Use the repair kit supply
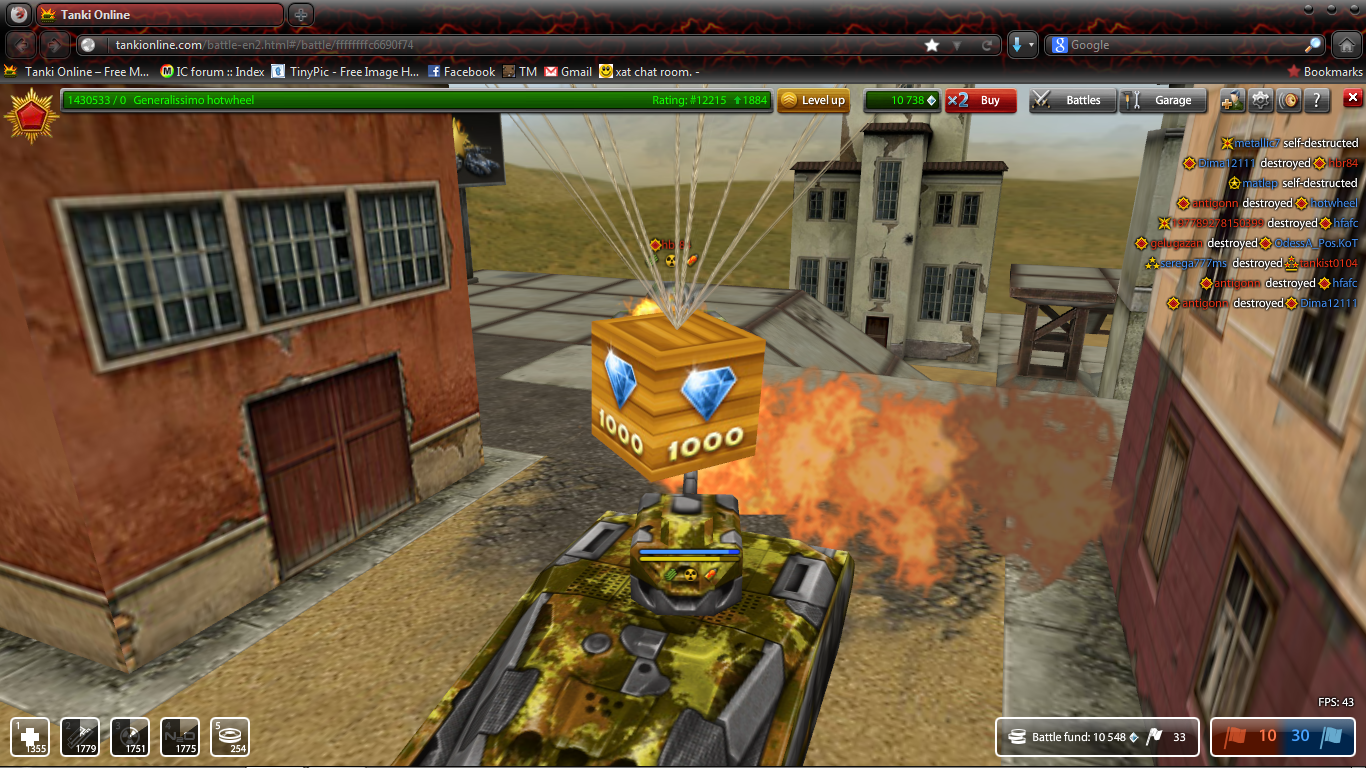1366x768 pixels. tap(30, 737)
